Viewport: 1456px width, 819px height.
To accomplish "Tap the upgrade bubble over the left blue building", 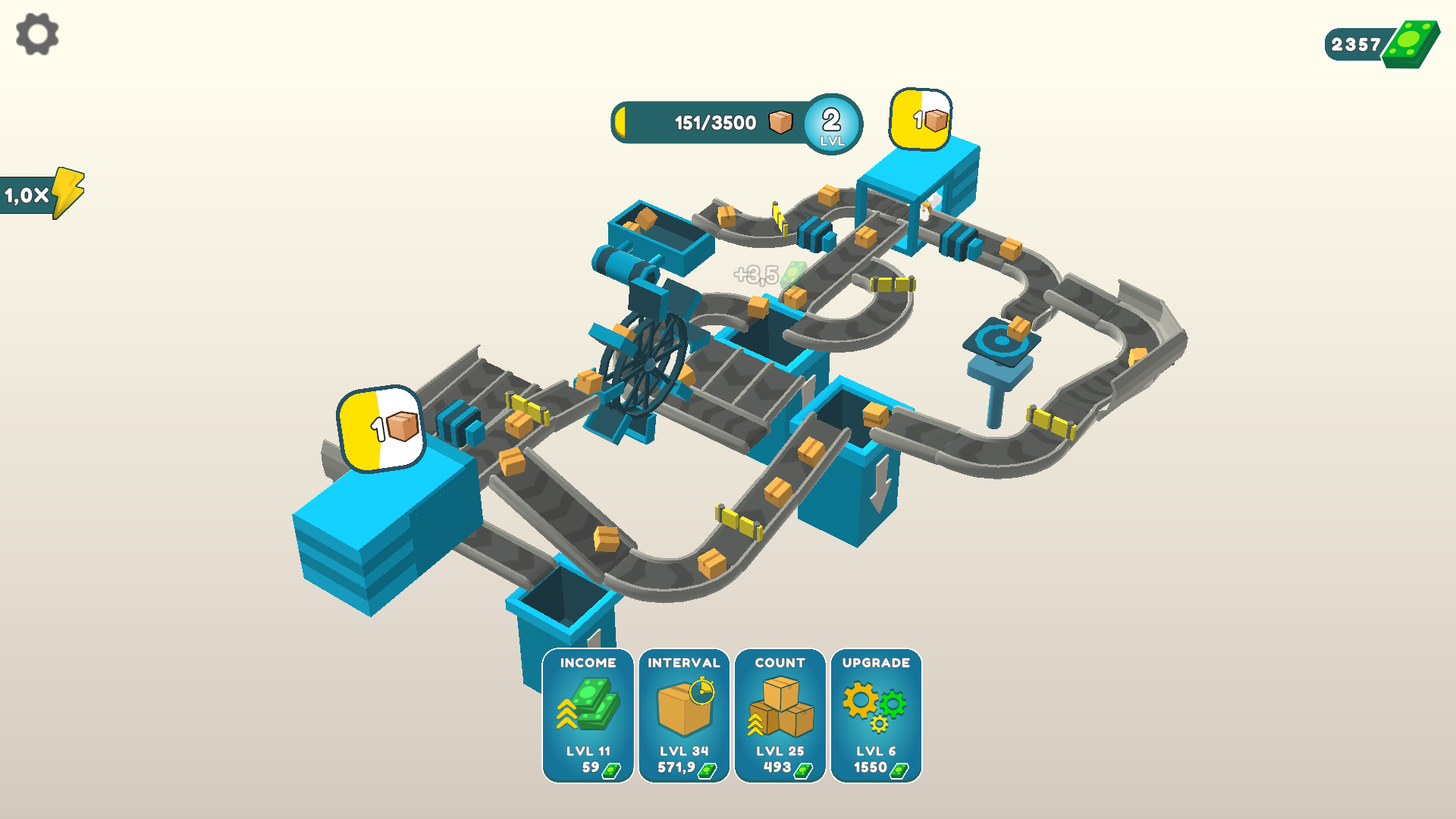I will point(379,428).
